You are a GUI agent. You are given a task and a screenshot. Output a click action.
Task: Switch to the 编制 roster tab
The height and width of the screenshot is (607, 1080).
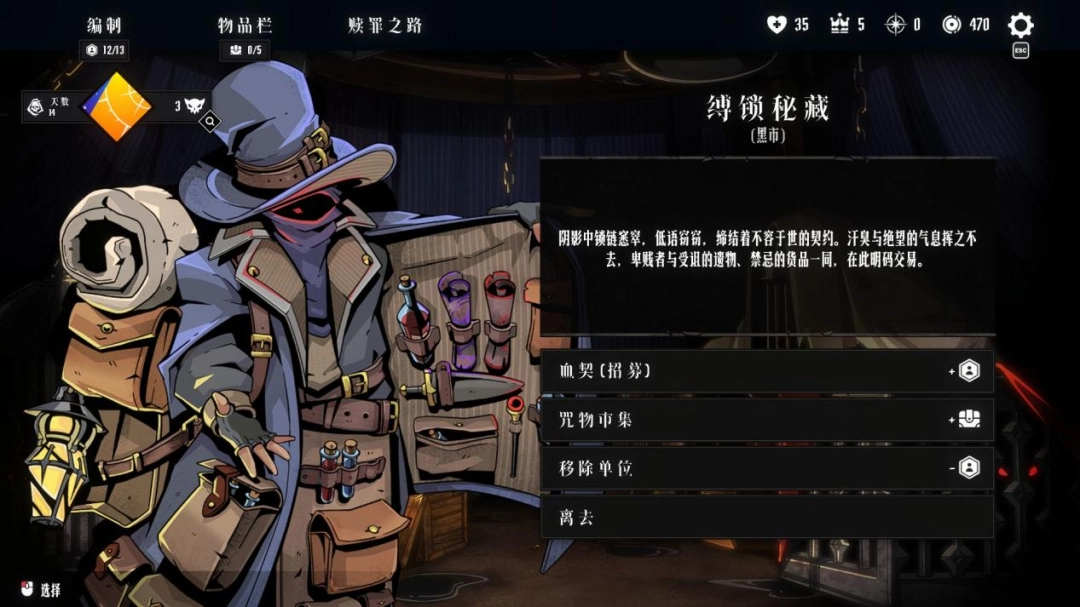point(104,25)
